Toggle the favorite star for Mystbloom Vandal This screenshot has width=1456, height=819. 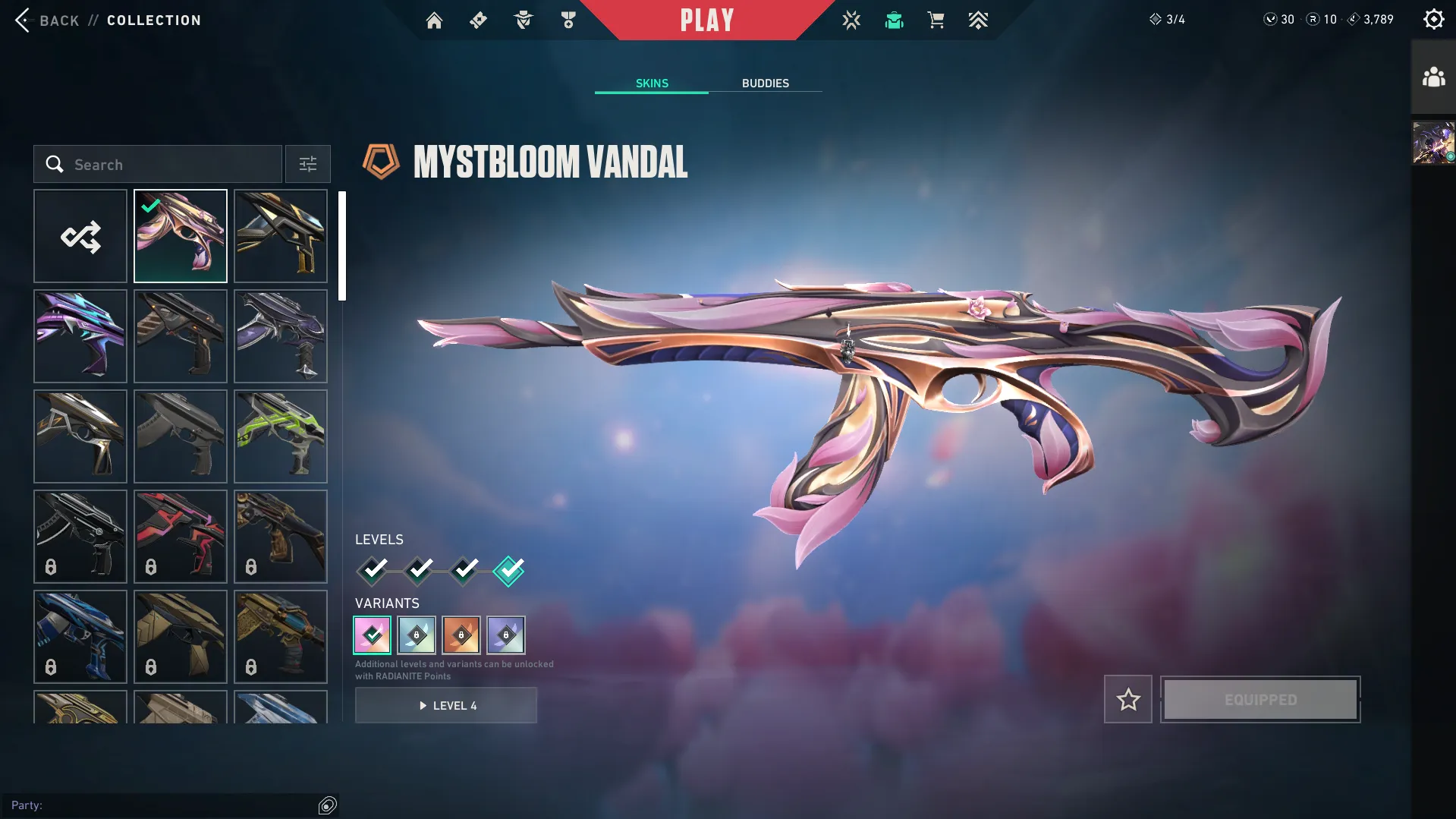coord(1127,699)
